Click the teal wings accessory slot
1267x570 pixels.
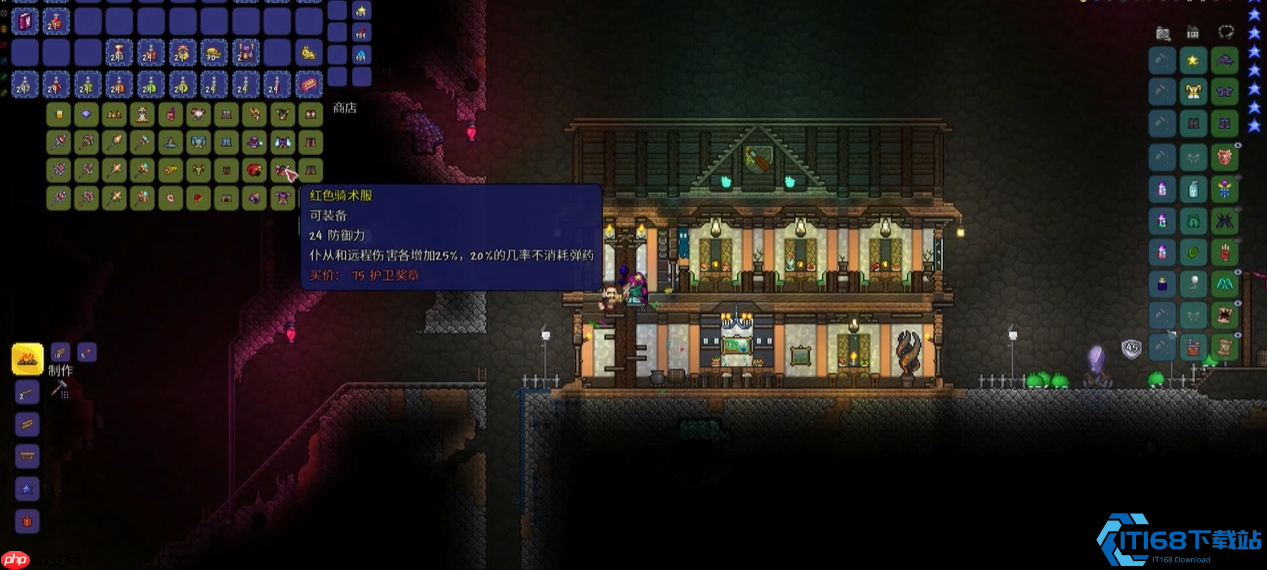1225,285
